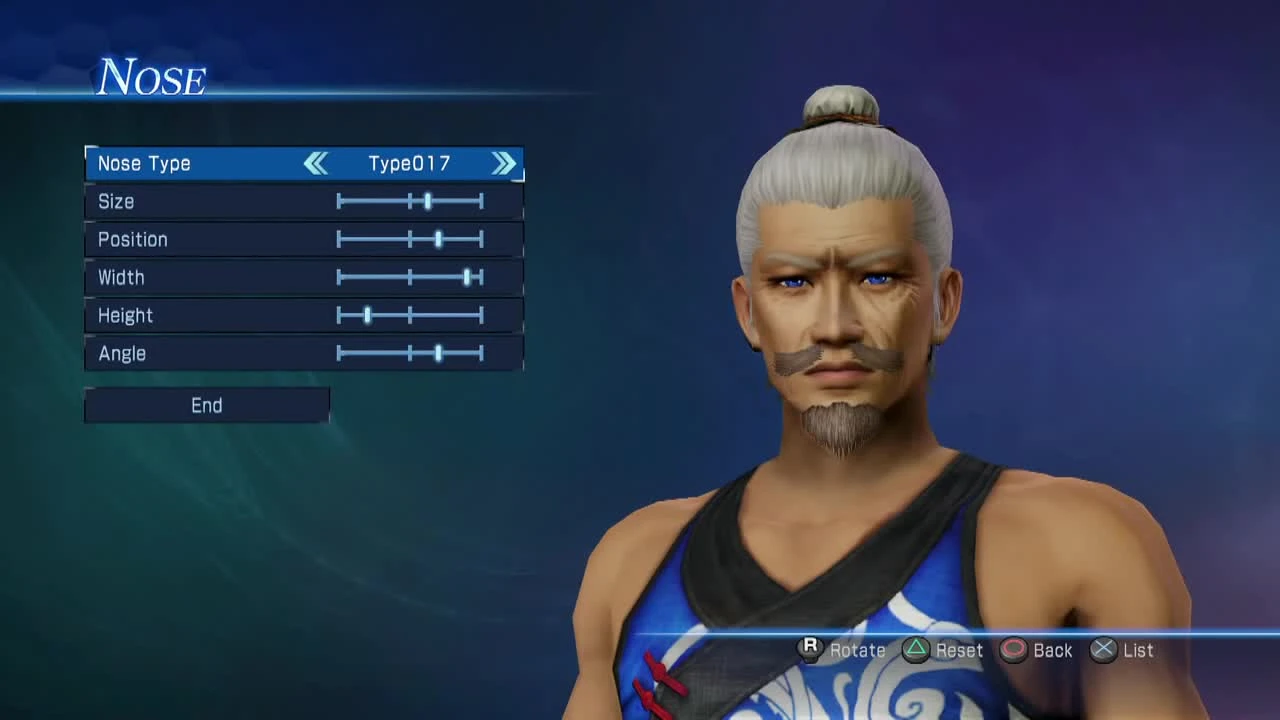Select the Height slider handle
The width and height of the screenshot is (1280, 720).
click(x=367, y=315)
